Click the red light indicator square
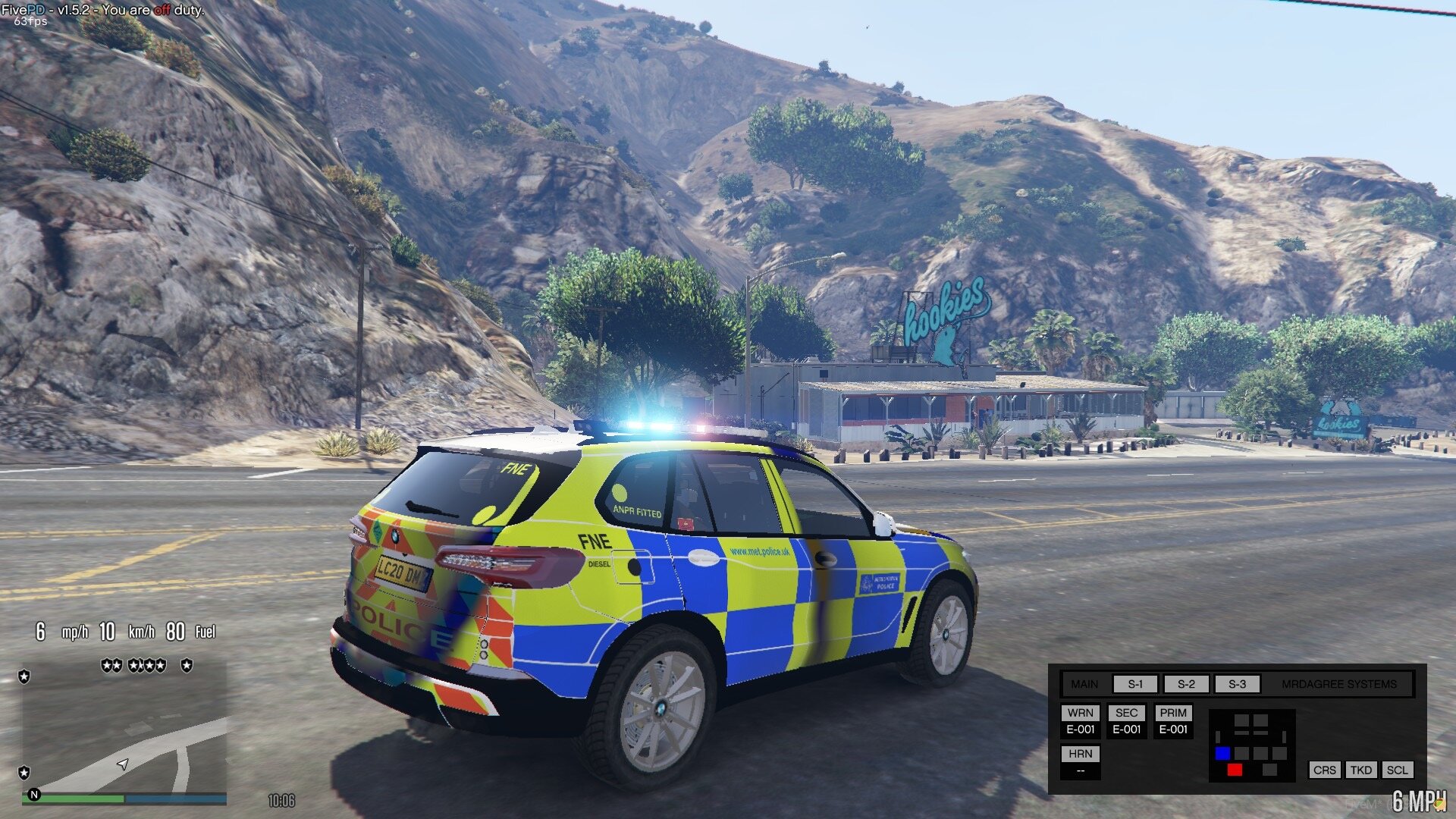The image size is (1456, 819). coord(1235,770)
